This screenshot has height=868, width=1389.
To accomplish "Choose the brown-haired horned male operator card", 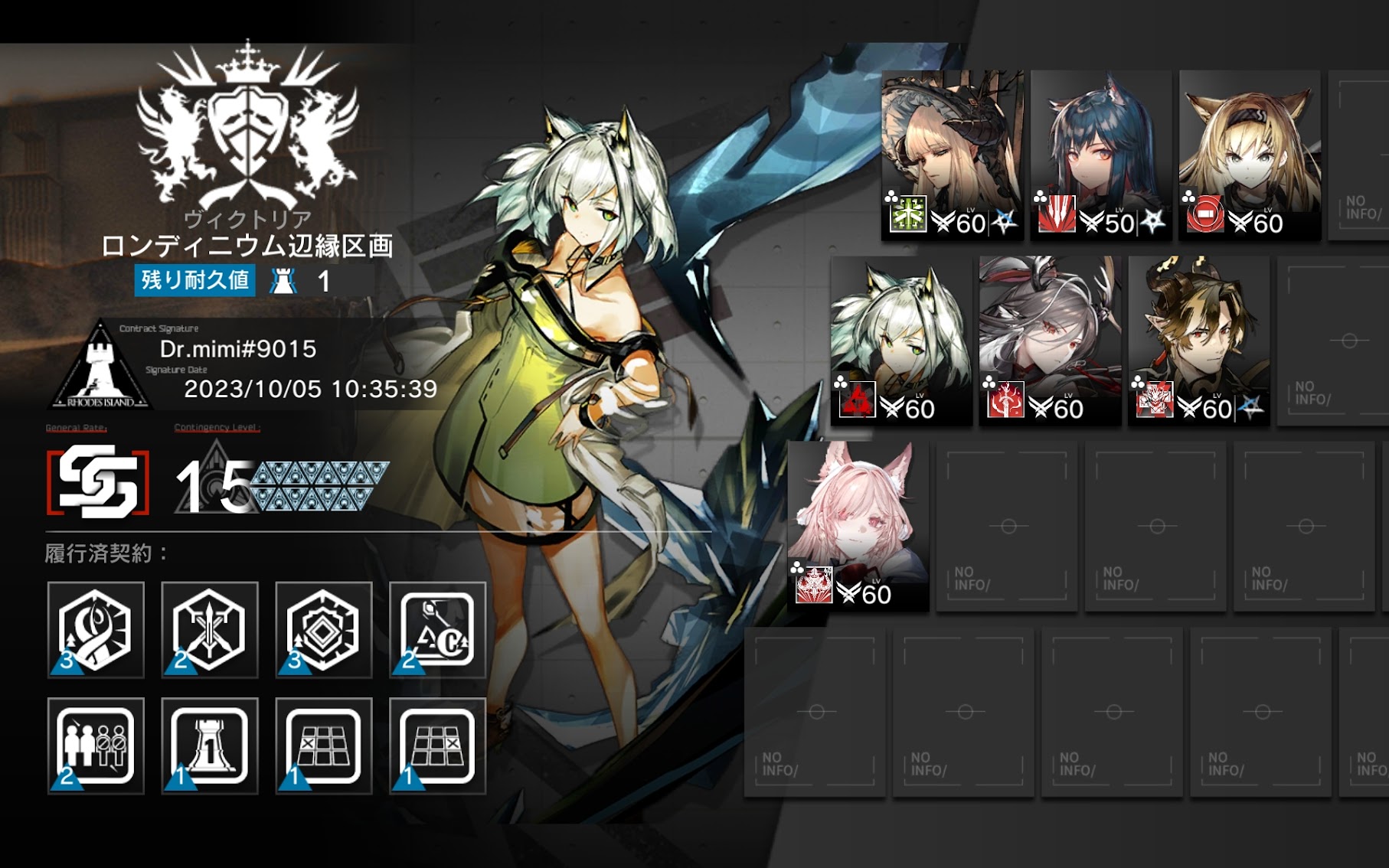I will [x=1198, y=340].
